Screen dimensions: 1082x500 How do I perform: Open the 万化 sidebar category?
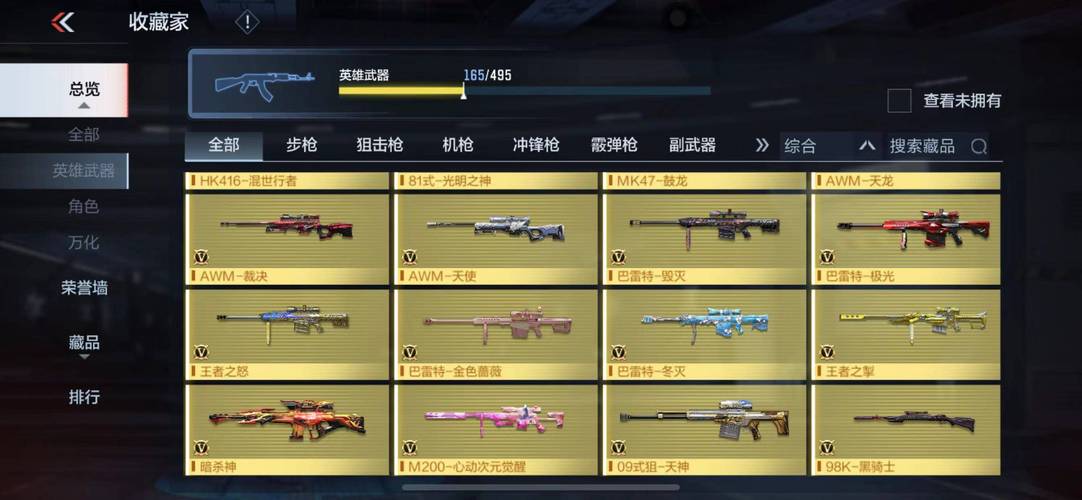coord(84,243)
